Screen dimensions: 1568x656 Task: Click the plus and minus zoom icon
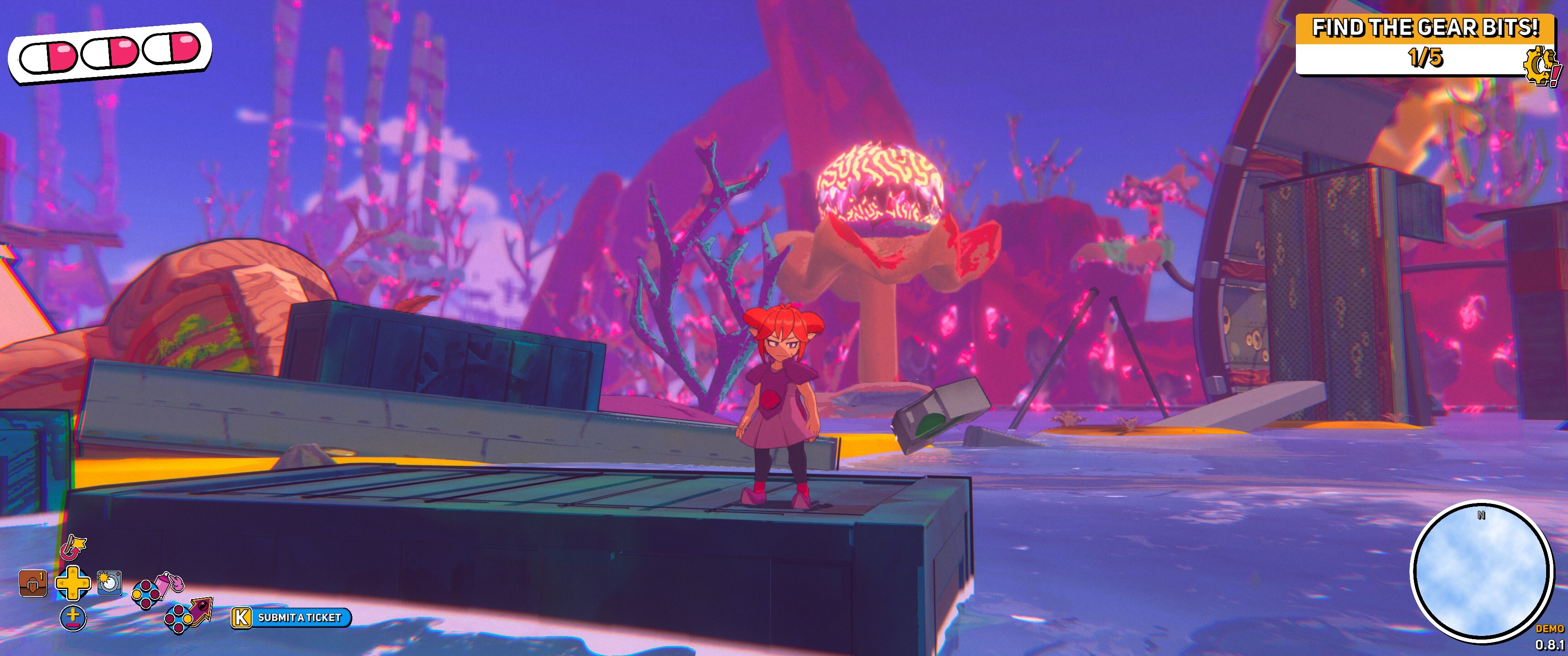pos(73,618)
